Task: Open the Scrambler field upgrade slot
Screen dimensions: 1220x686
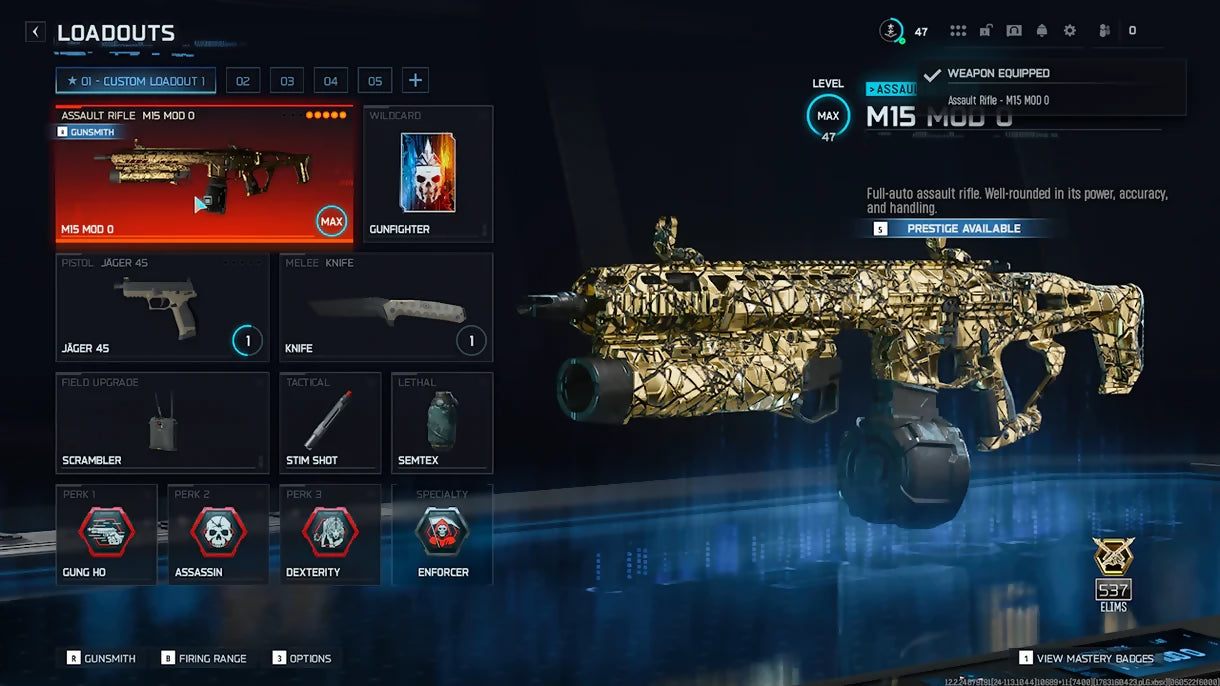Action: tap(162, 422)
